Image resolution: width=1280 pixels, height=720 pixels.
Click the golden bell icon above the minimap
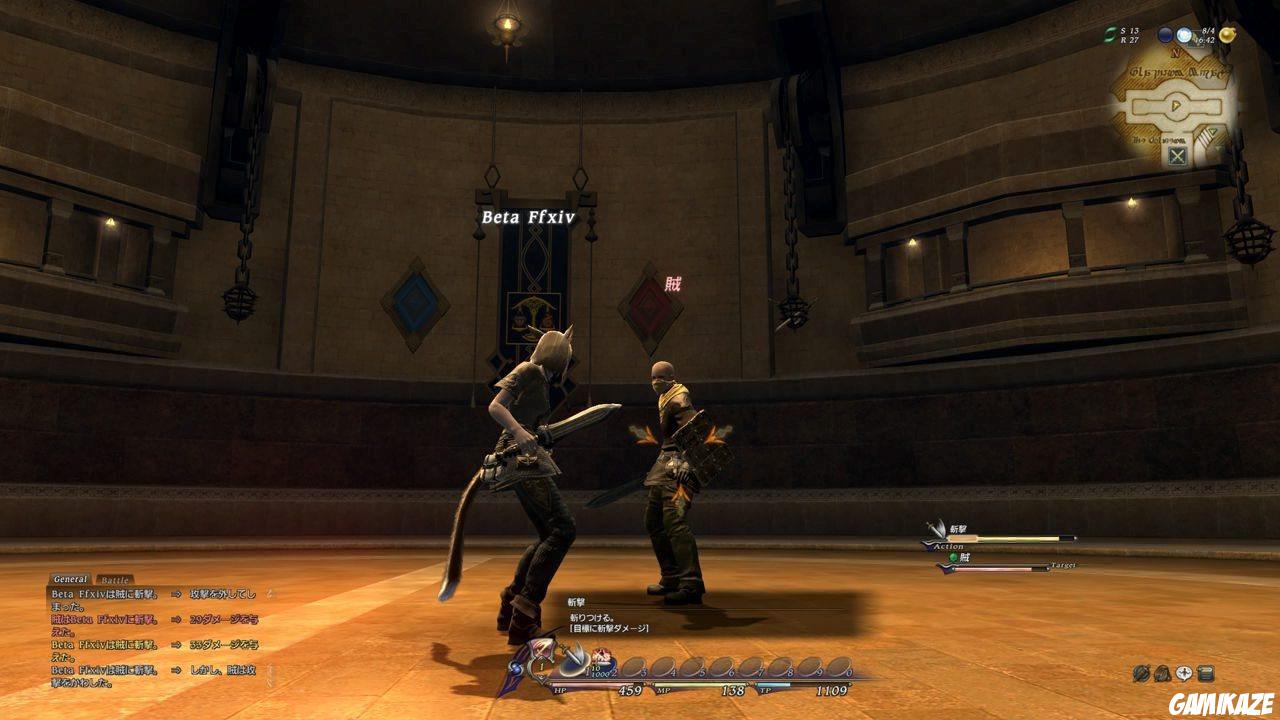1227,35
